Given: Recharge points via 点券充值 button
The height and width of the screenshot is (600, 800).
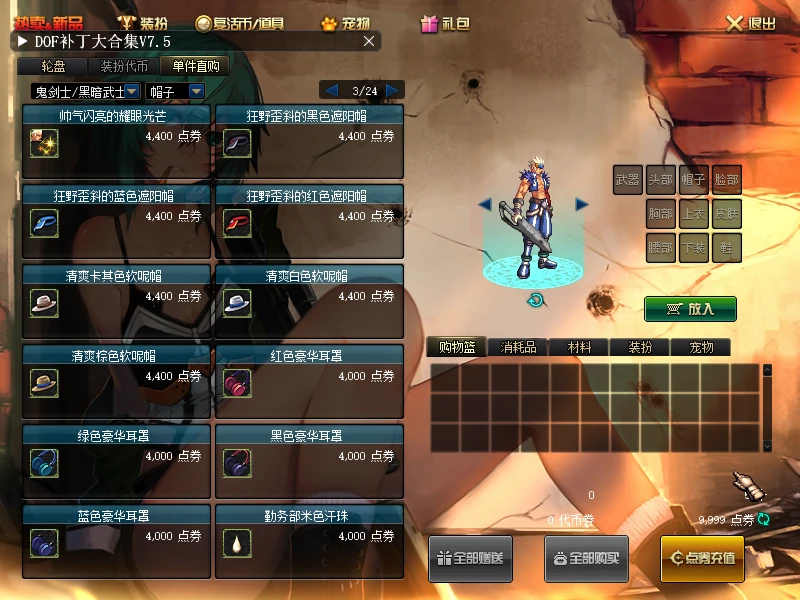Looking at the screenshot, I should pos(702,557).
